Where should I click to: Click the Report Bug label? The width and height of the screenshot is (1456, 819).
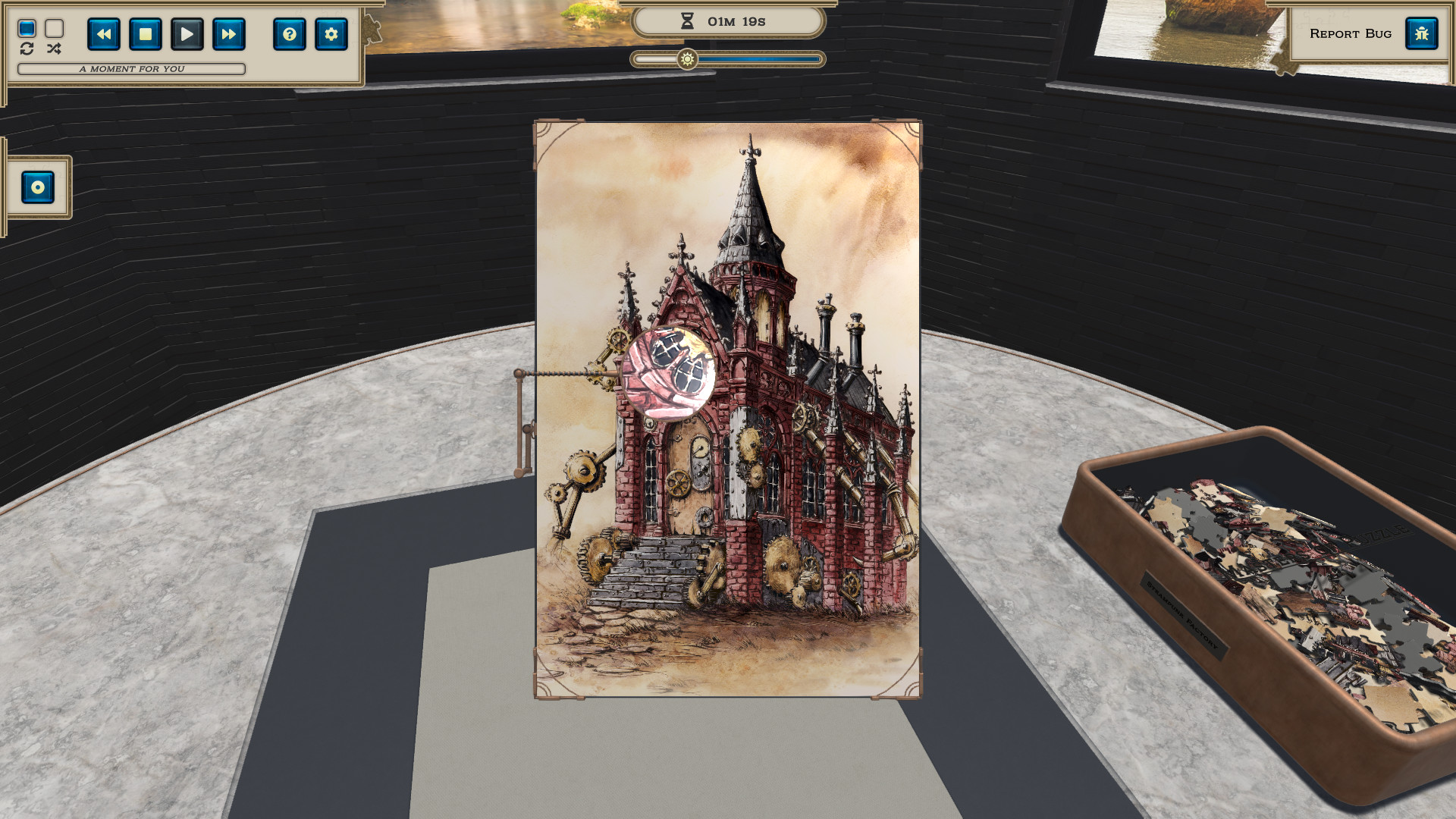(x=1351, y=33)
